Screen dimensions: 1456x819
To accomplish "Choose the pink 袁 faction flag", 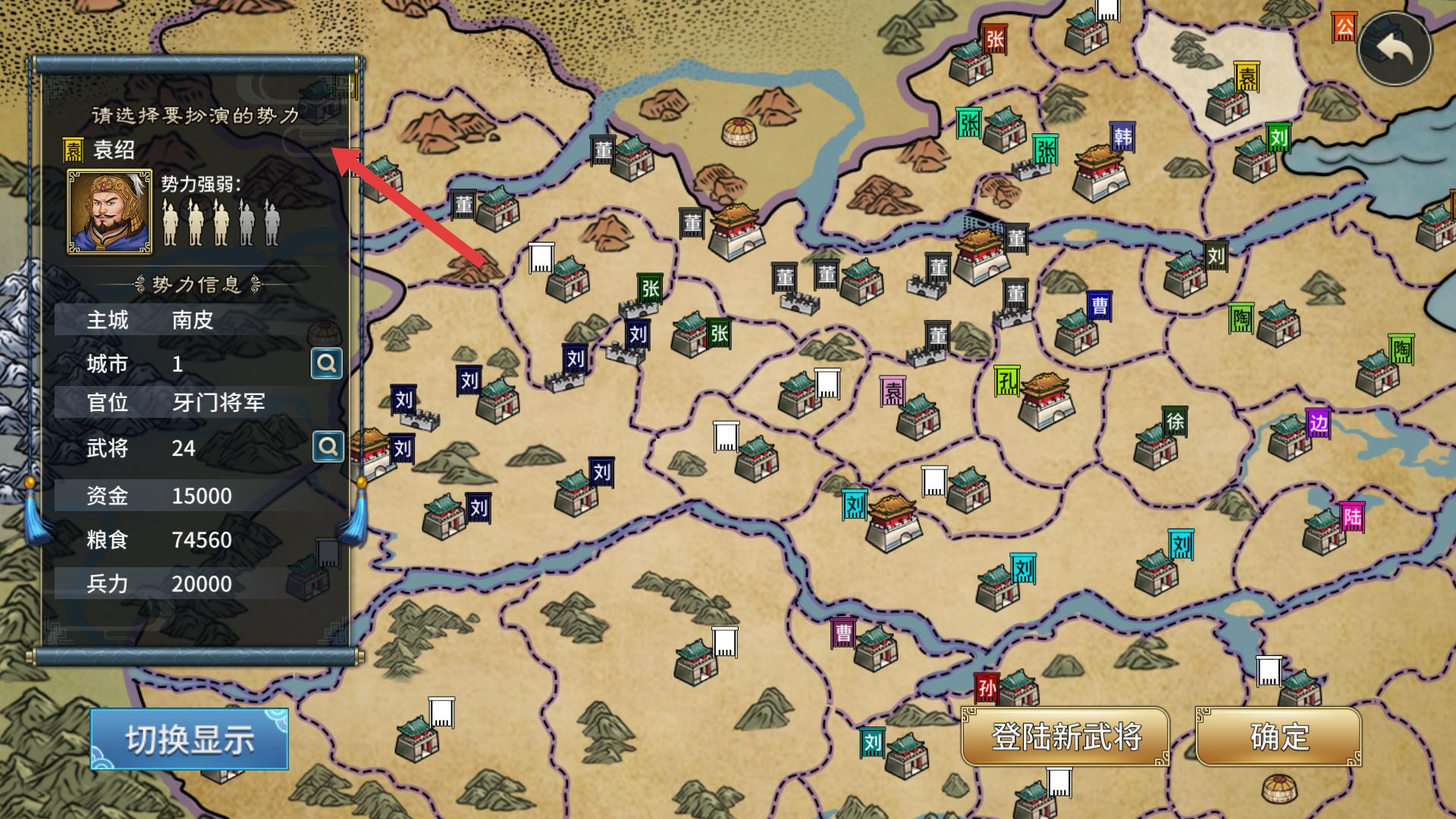I will 893,392.
